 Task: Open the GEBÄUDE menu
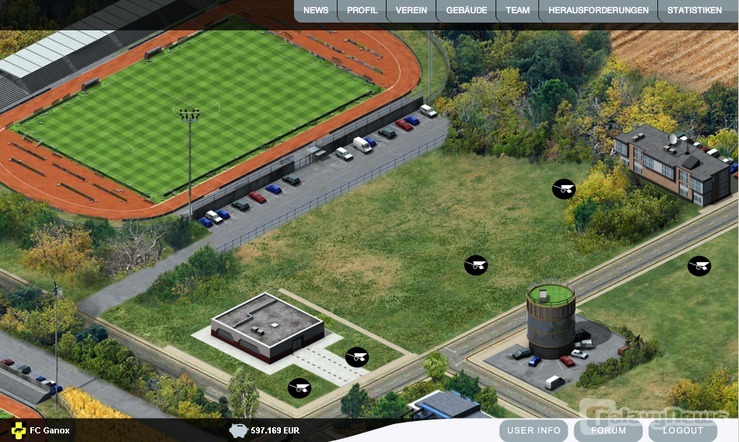click(466, 11)
